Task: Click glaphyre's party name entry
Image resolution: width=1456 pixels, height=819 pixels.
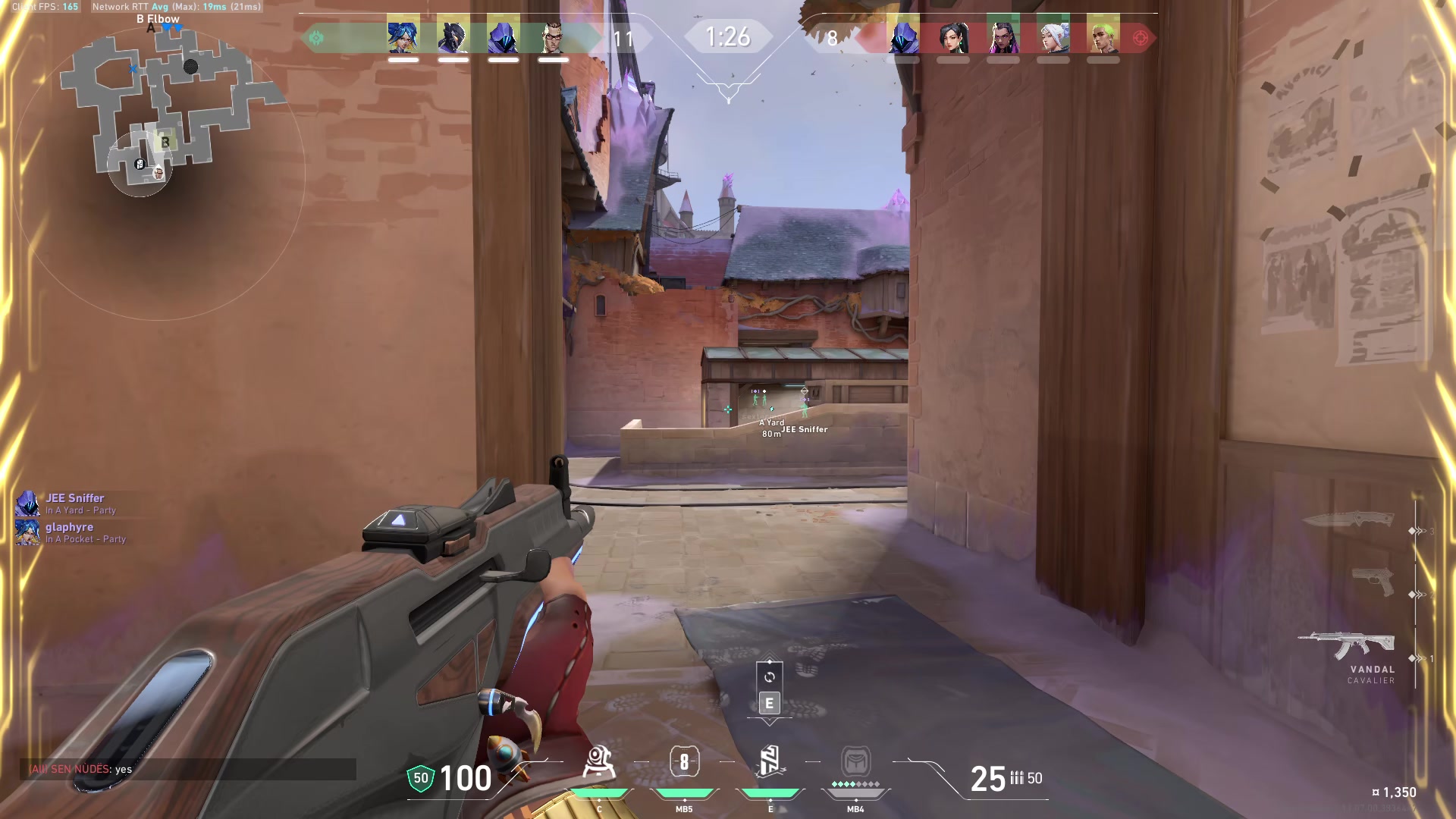Action: 68,527
